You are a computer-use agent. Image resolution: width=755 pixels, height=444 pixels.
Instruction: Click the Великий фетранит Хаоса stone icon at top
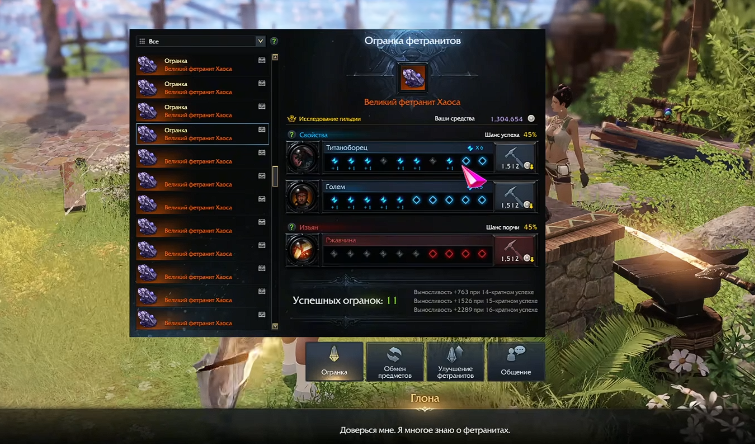point(411,78)
